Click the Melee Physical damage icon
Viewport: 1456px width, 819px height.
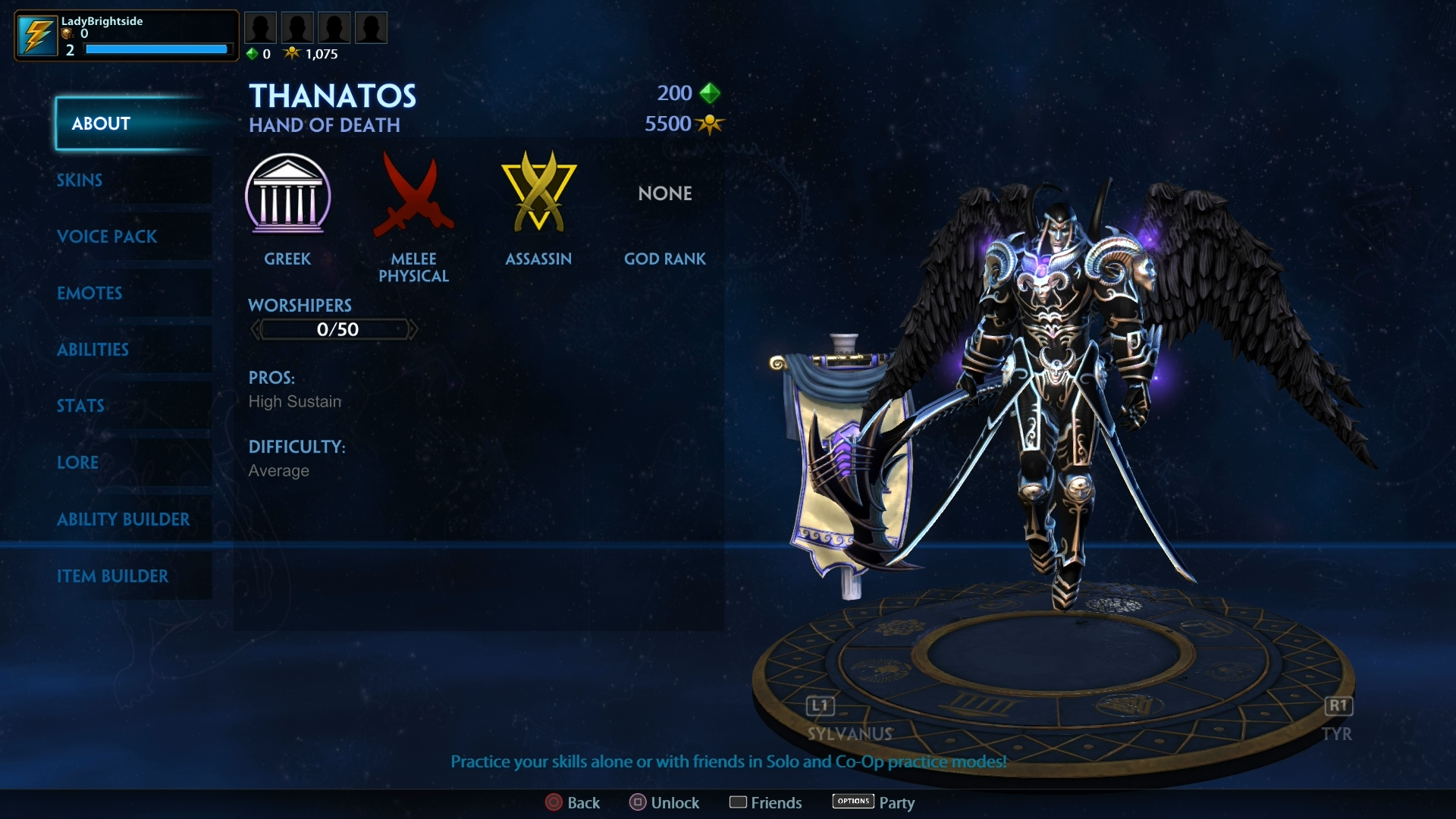[413, 197]
